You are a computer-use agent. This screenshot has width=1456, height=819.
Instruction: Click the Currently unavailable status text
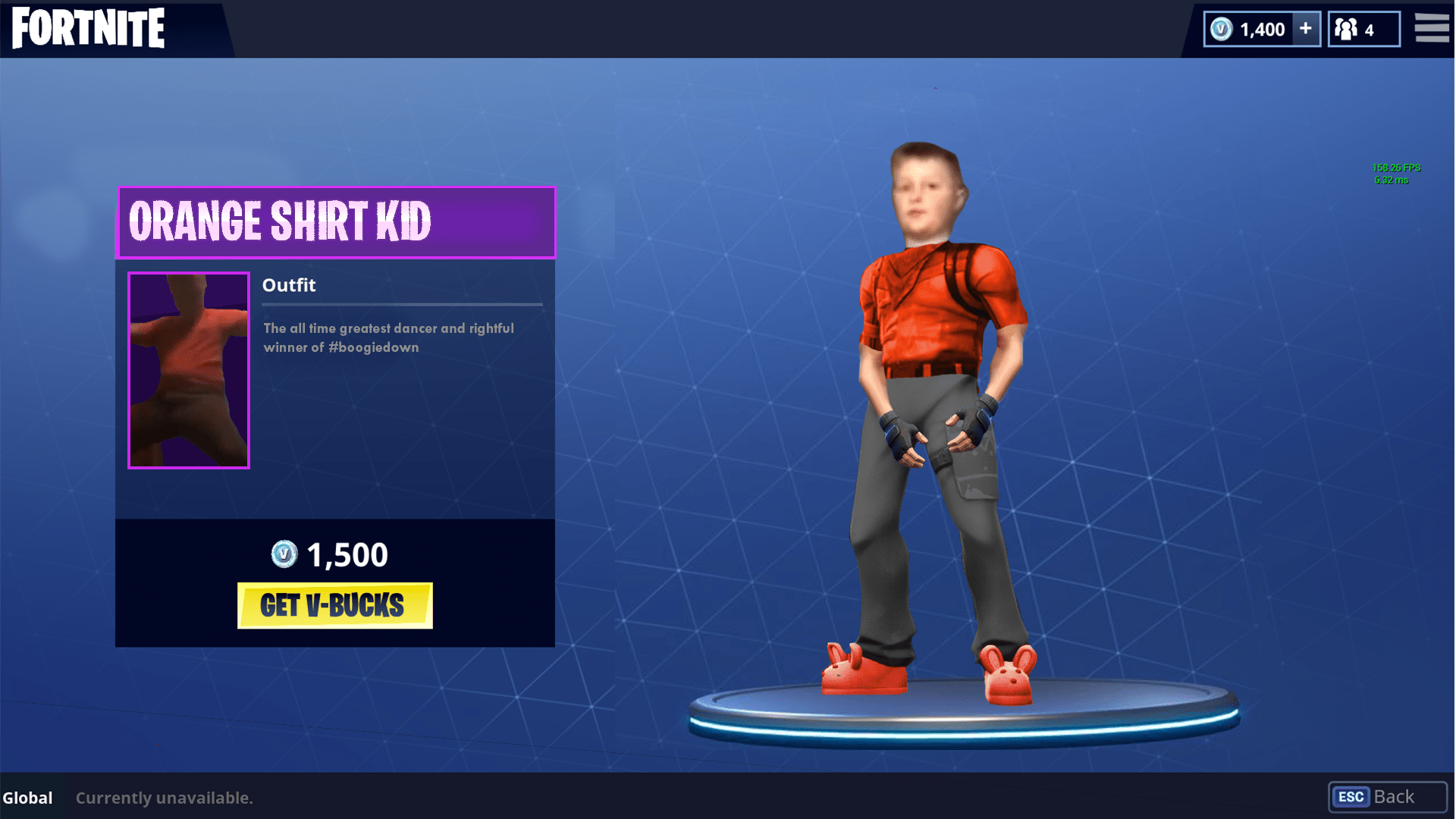[x=165, y=798]
